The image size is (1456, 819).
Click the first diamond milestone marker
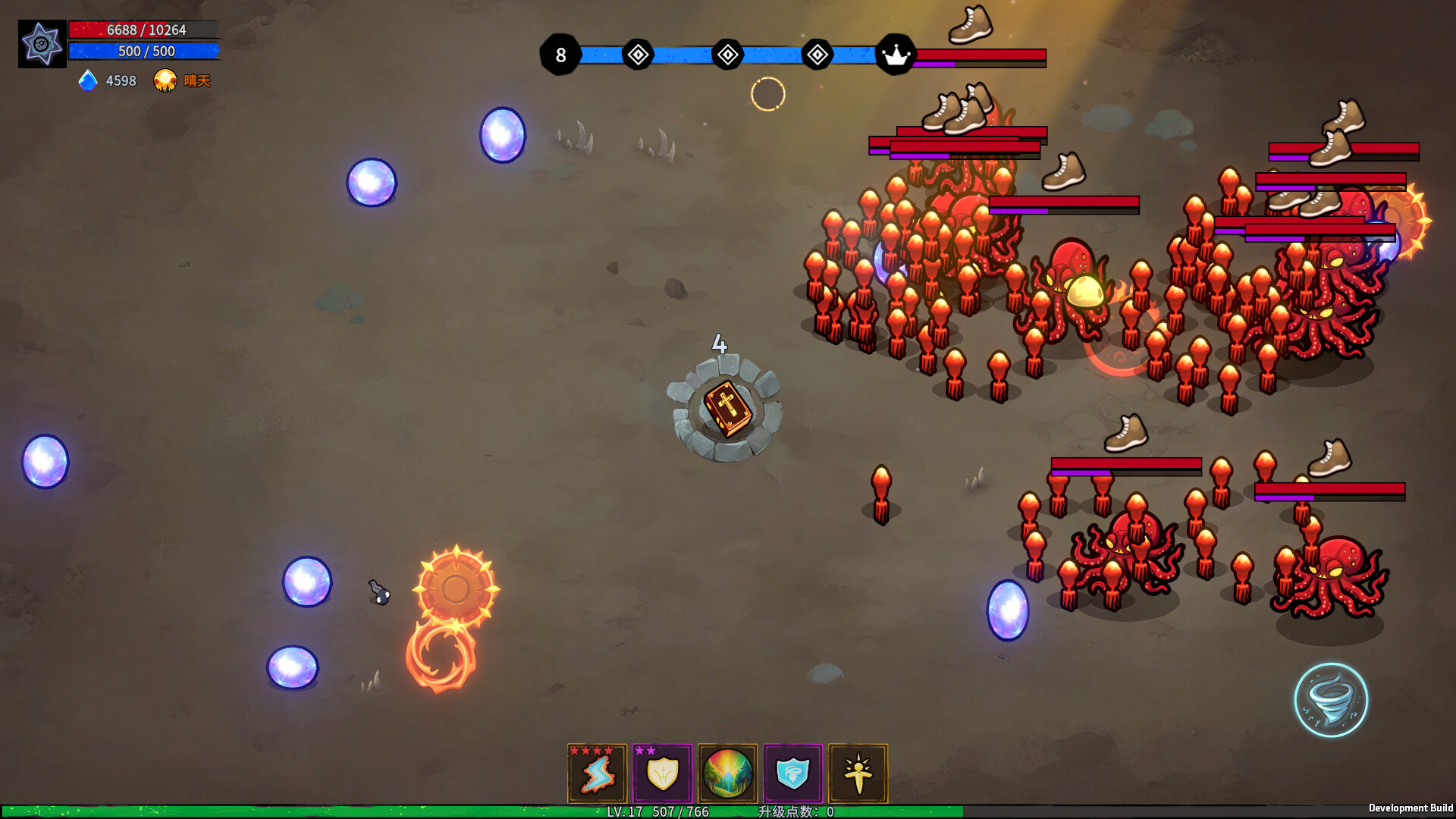(x=637, y=54)
